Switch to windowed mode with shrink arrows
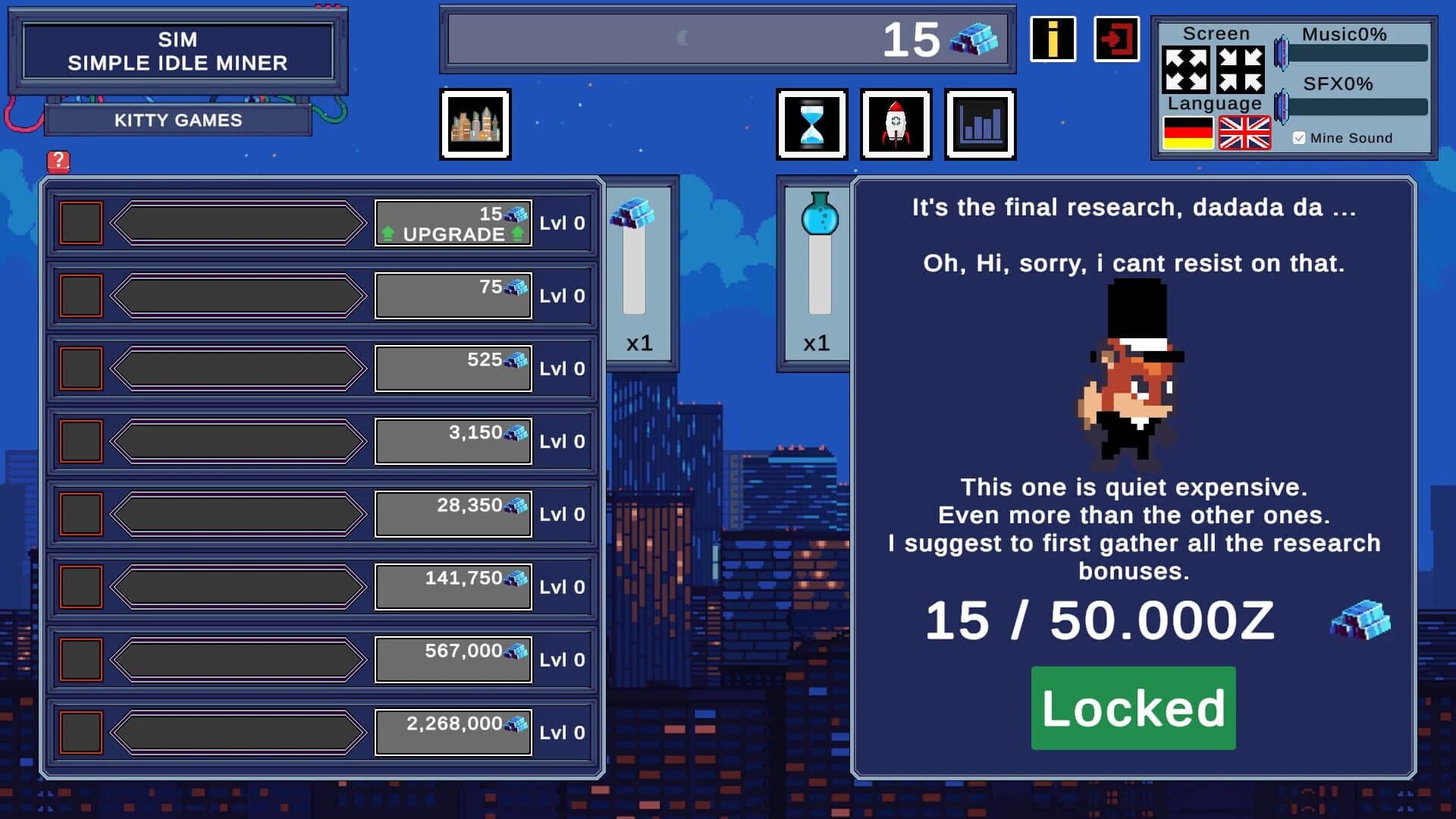This screenshot has height=819, width=1456. point(1240,68)
